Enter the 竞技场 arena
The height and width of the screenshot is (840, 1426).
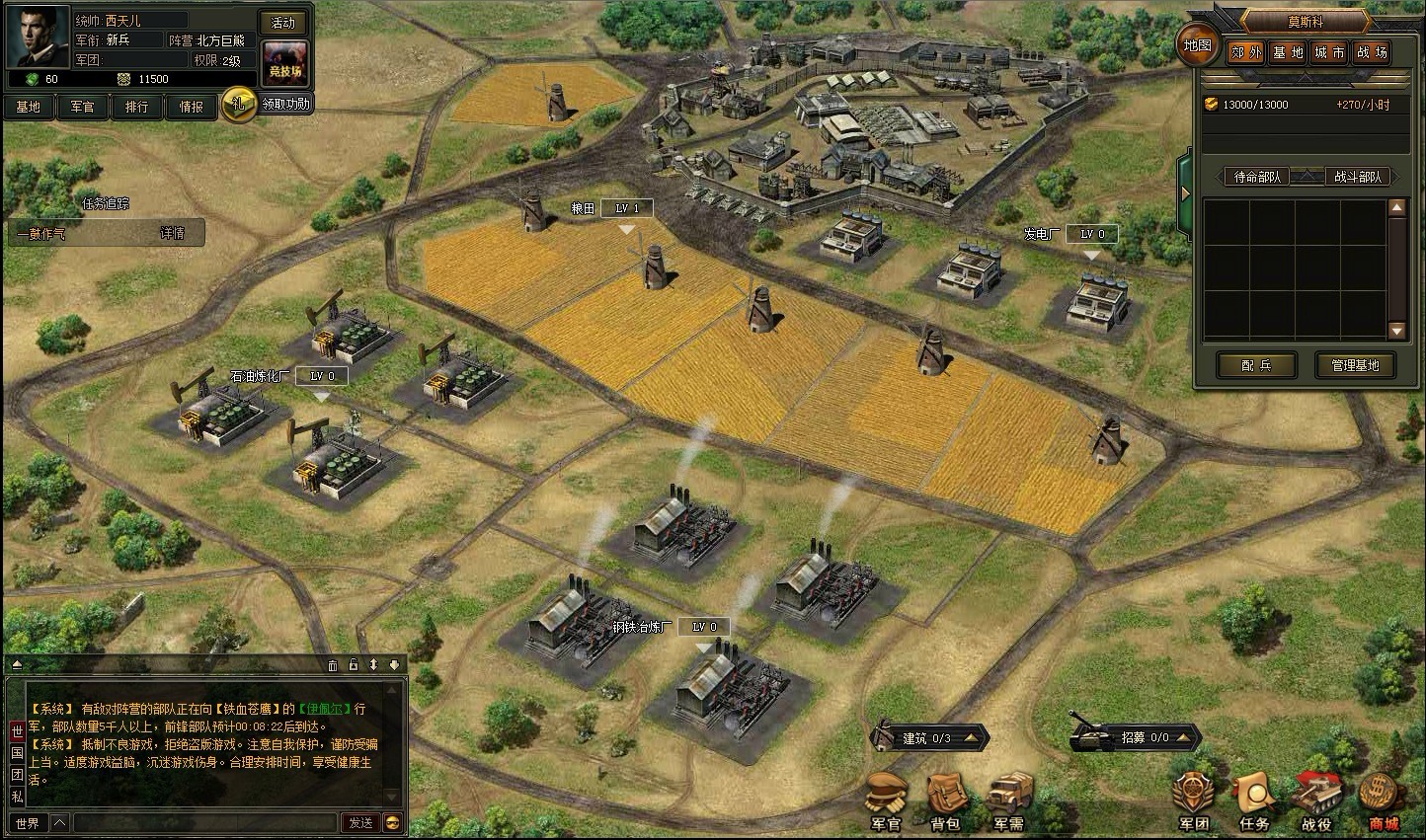(x=284, y=62)
